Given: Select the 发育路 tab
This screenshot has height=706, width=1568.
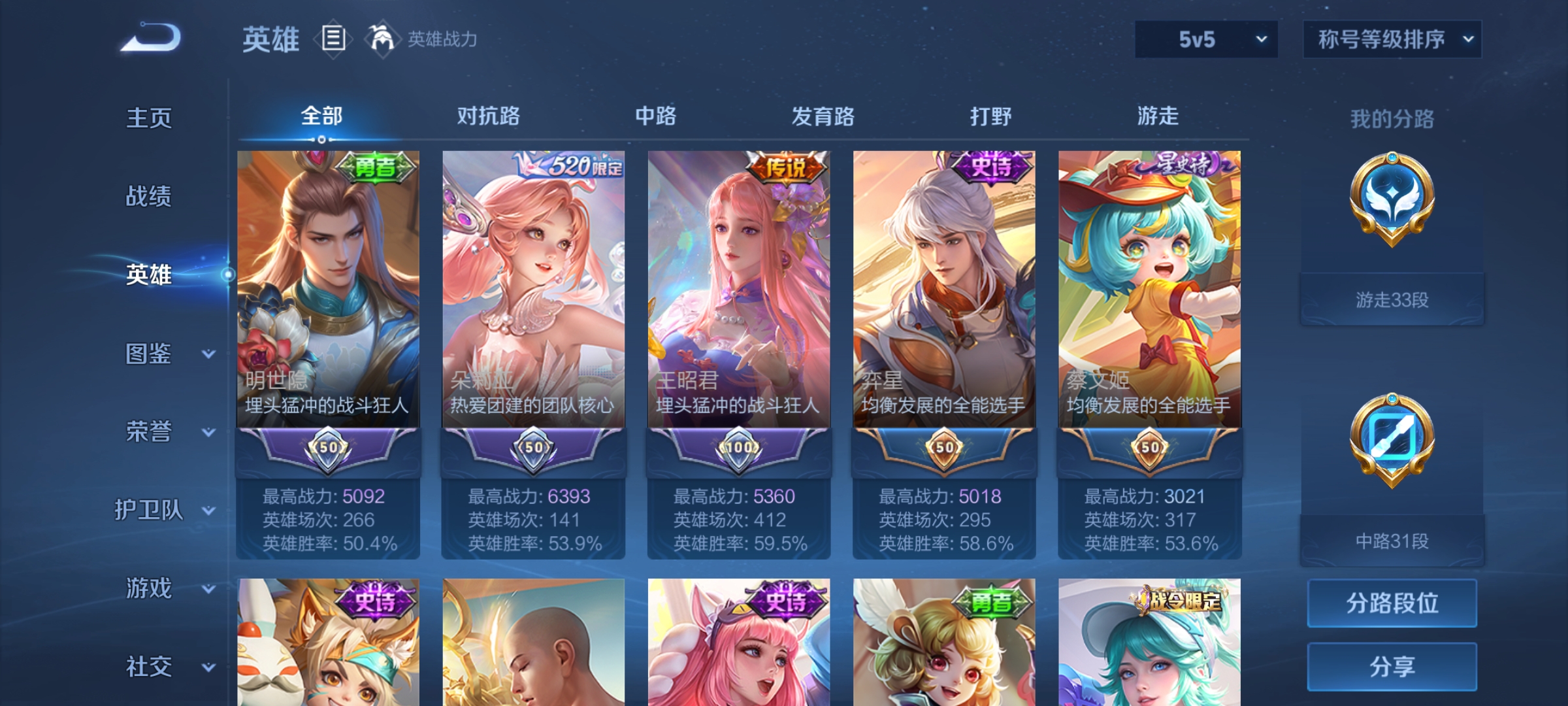Looking at the screenshot, I should pyautogui.click(x=823, y=116).
